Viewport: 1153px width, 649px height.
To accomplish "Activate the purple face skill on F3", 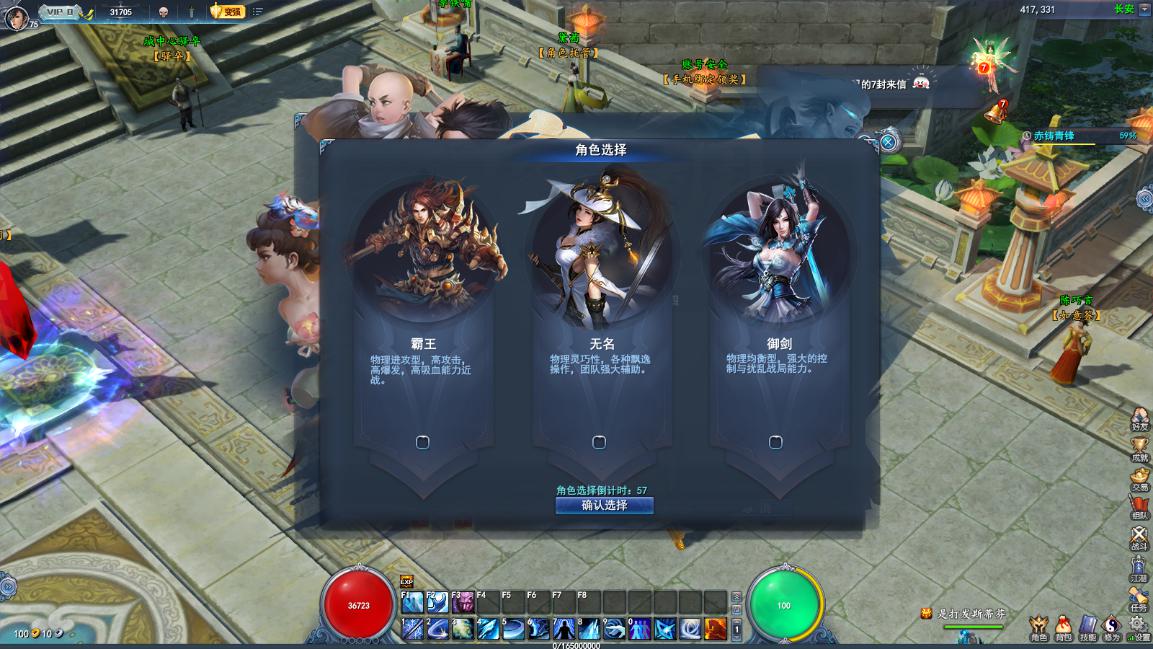I will coord(463,602).
